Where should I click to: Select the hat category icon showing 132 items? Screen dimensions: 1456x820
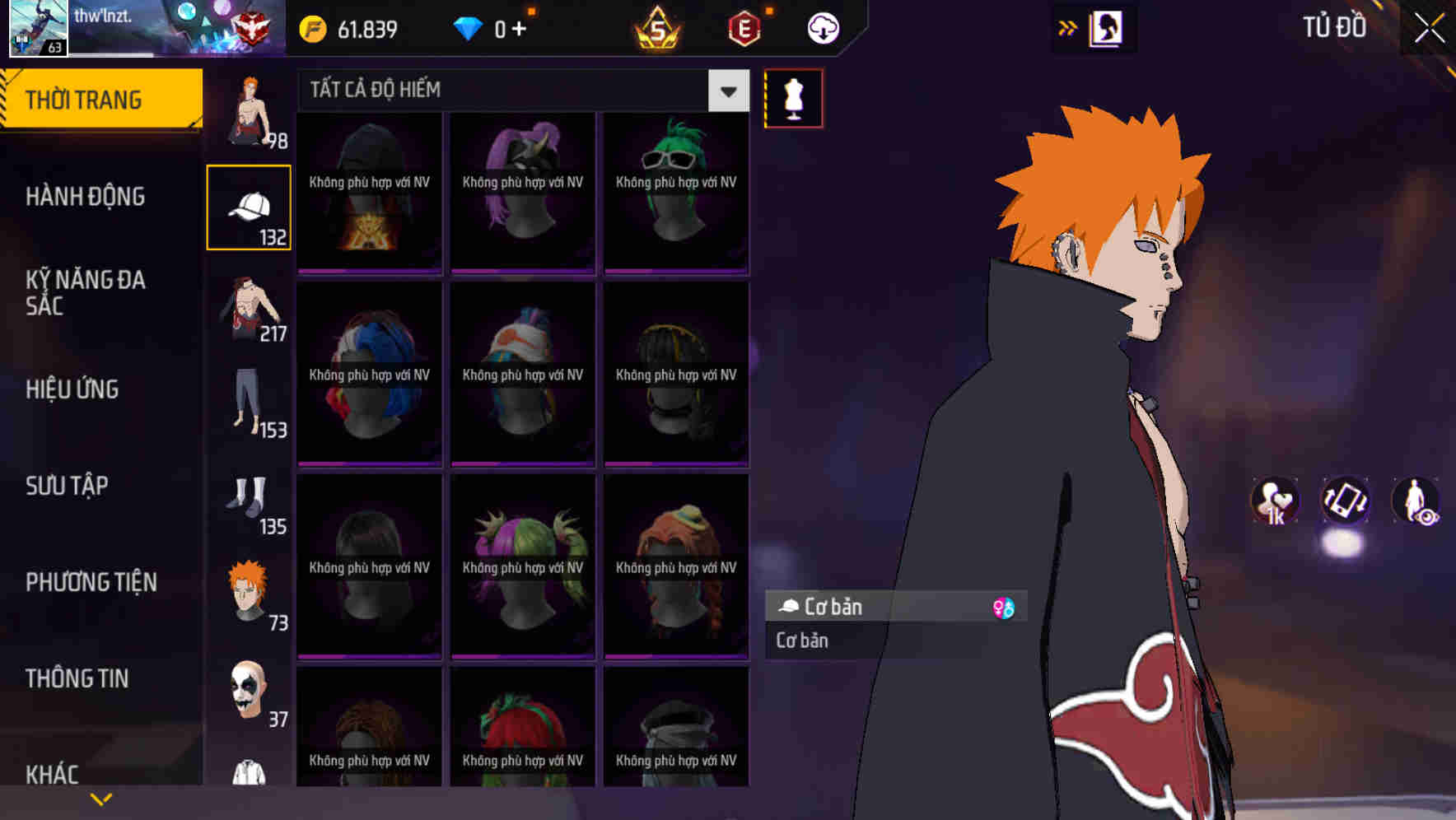pyautogui.click(x=249, y=206)
